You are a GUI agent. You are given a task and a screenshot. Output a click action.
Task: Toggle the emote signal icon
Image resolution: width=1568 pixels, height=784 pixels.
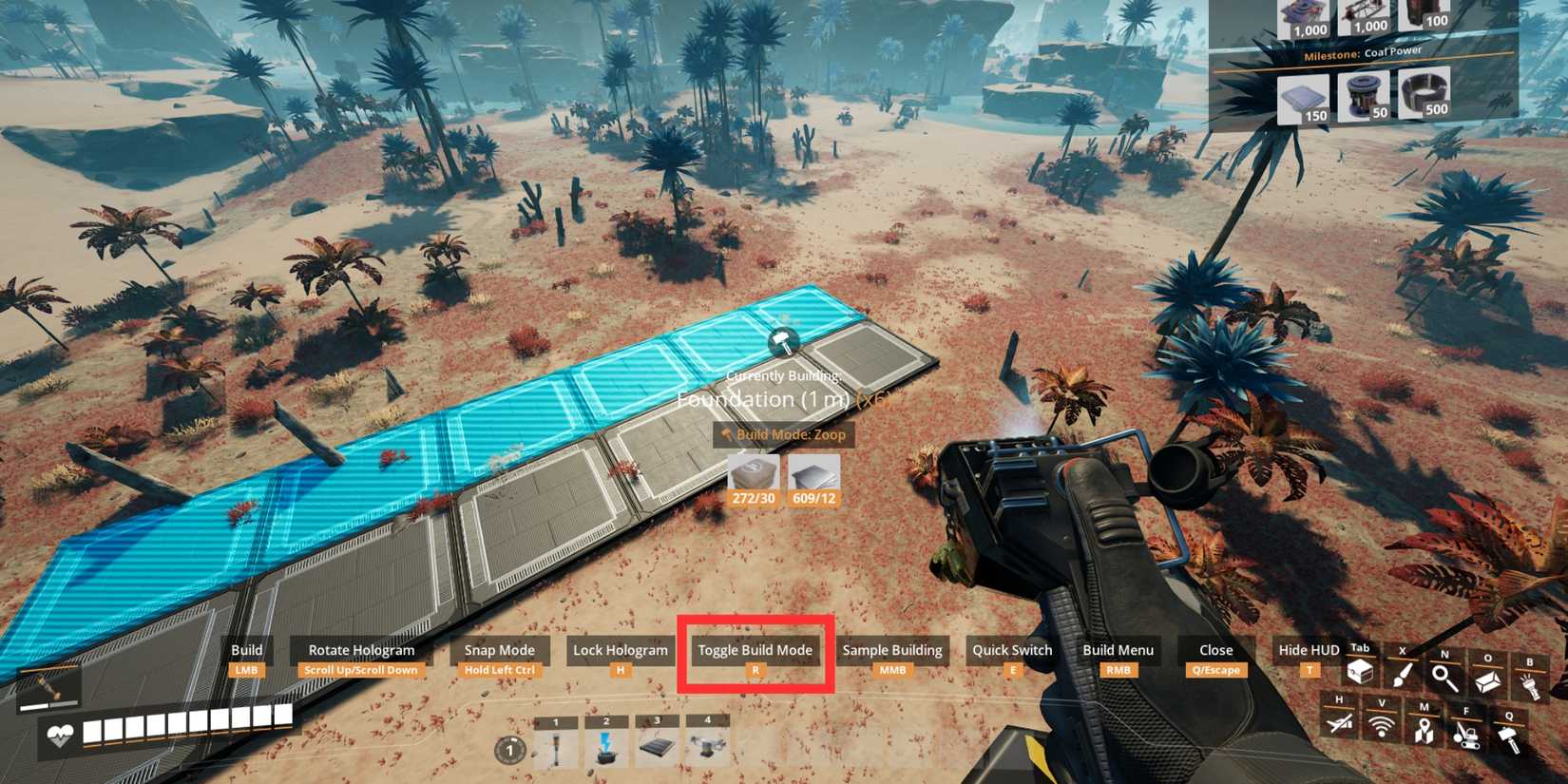(1382, 728)
